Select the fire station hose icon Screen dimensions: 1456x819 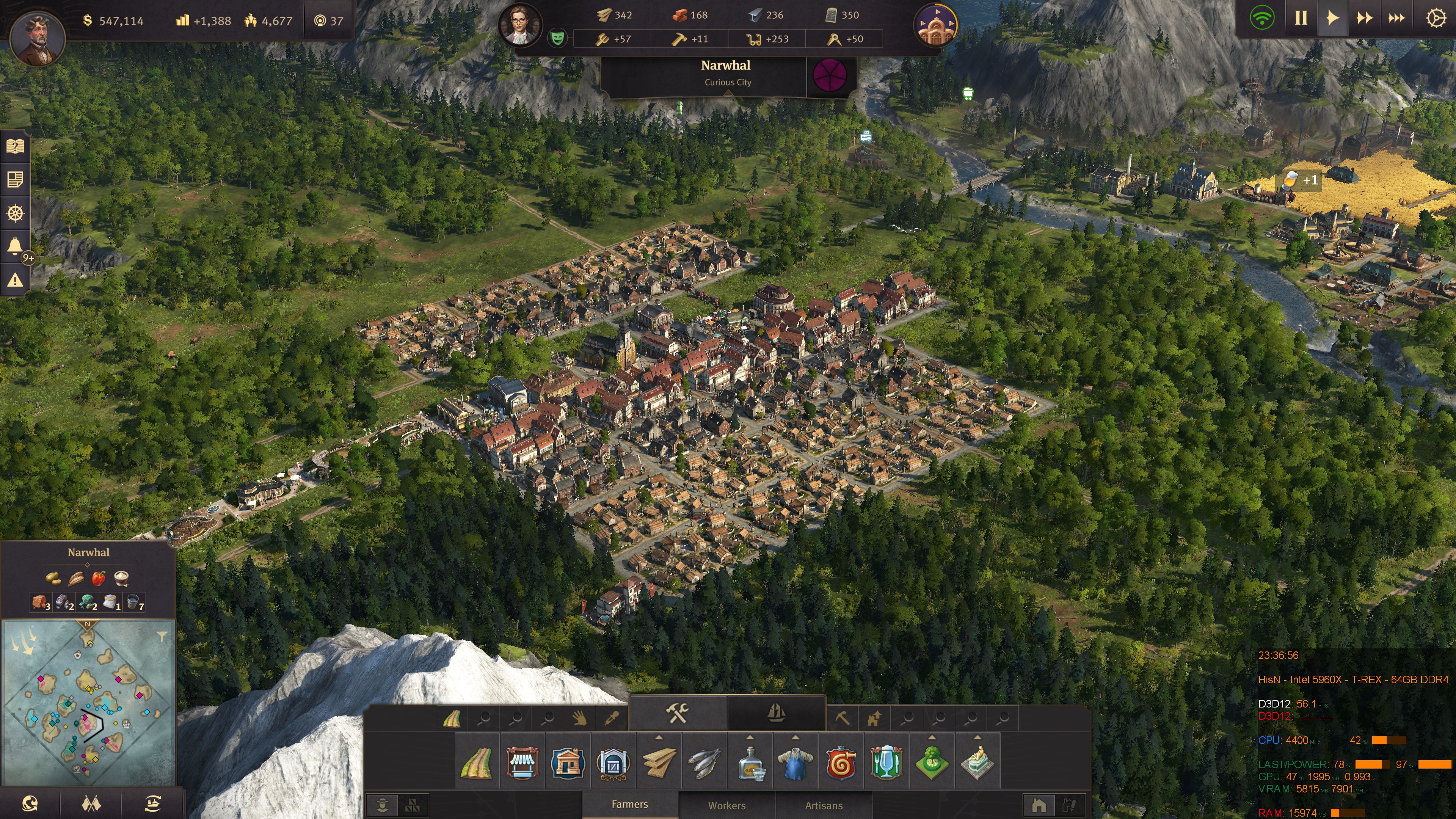(x=841, y=763)
